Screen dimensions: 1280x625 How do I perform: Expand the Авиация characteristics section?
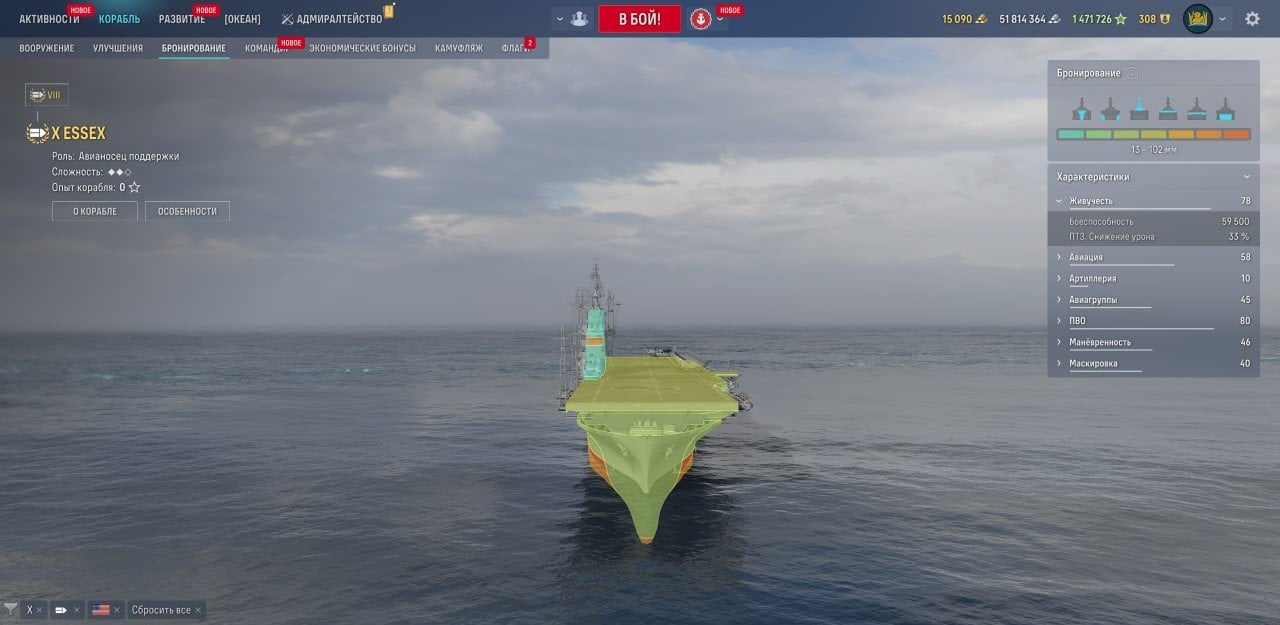(1086, 257)
